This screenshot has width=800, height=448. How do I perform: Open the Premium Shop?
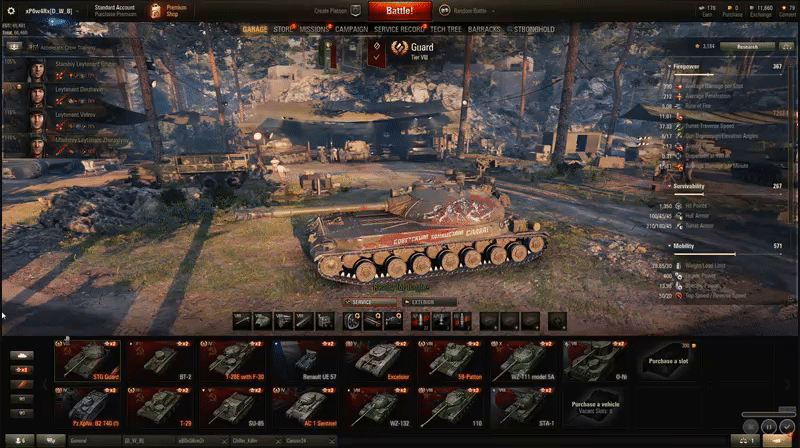tap(169, 11)
